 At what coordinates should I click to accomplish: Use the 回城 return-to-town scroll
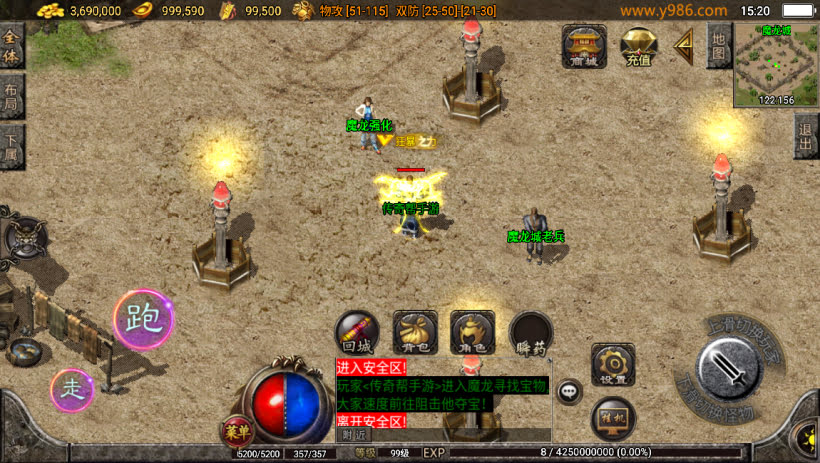[x=357, y=333]
